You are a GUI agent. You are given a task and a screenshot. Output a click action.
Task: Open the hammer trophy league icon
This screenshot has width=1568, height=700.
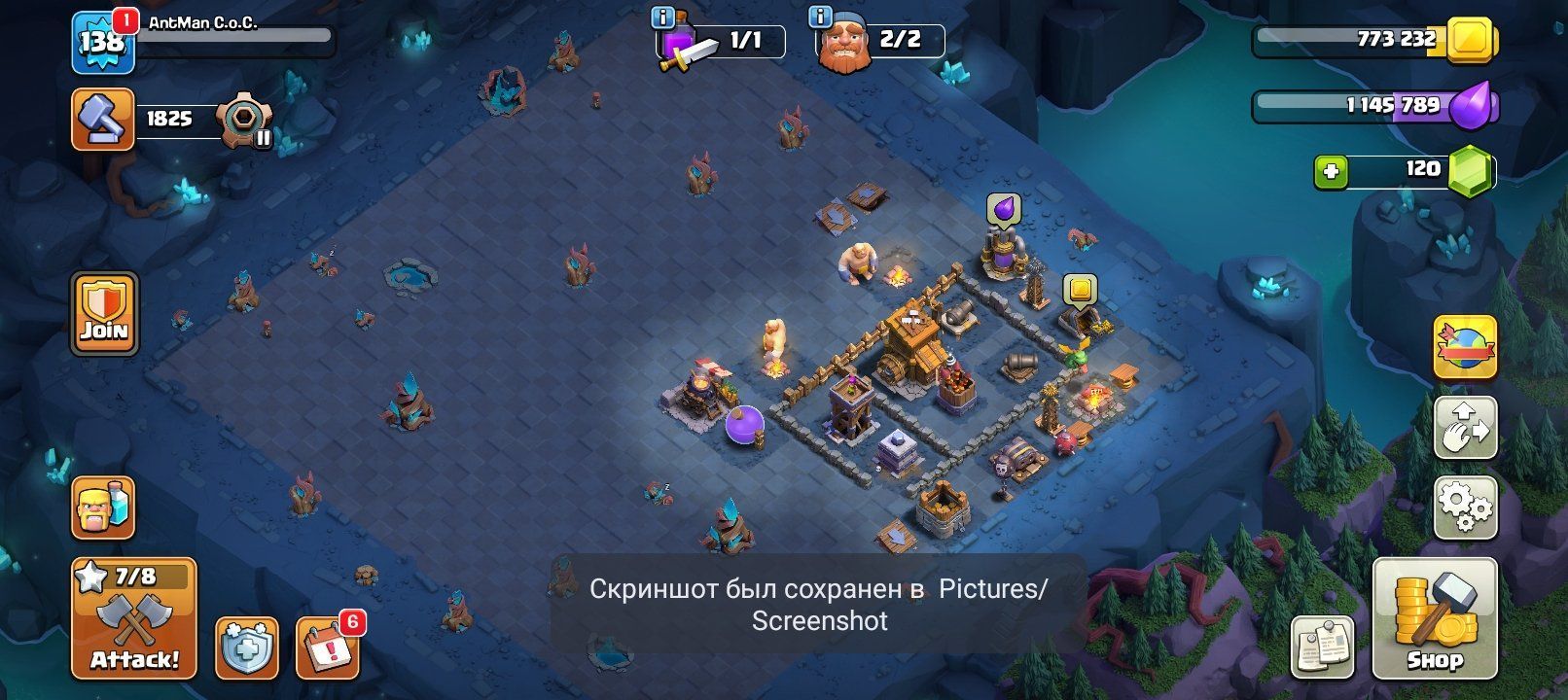(x=103, y=120)
